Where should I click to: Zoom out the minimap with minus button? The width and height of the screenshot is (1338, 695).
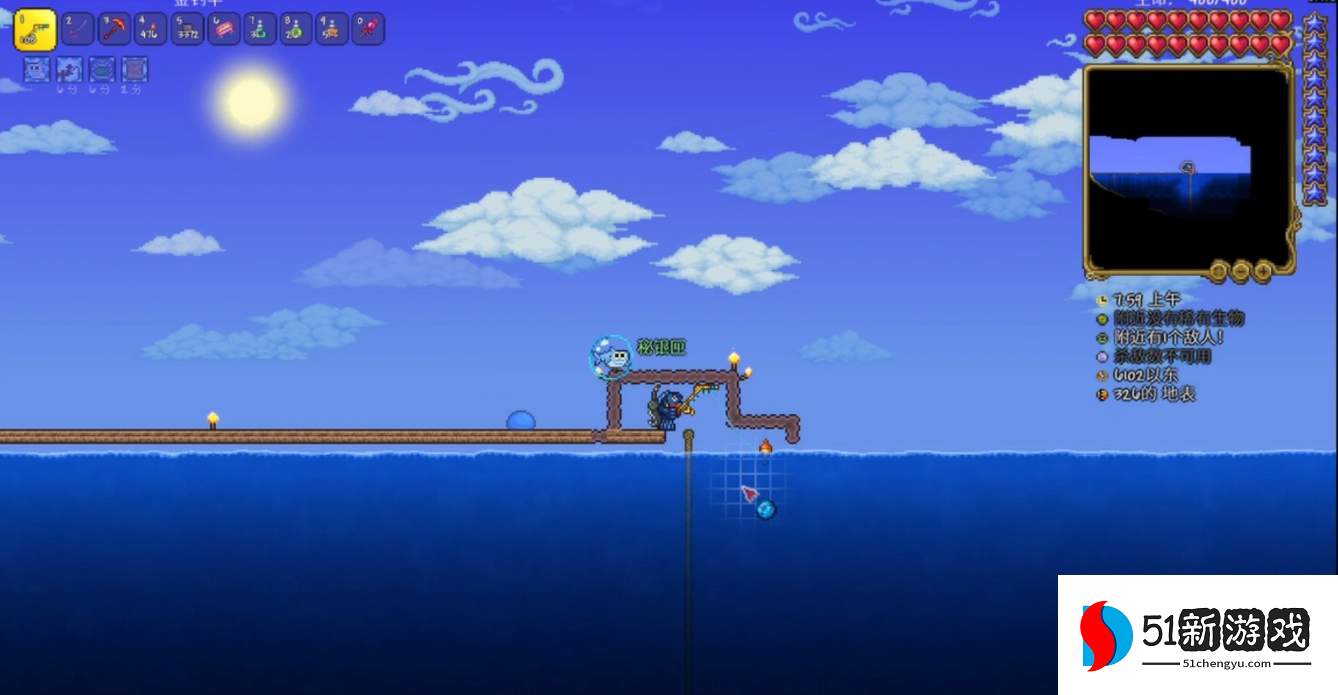[x=1241, y=271]
